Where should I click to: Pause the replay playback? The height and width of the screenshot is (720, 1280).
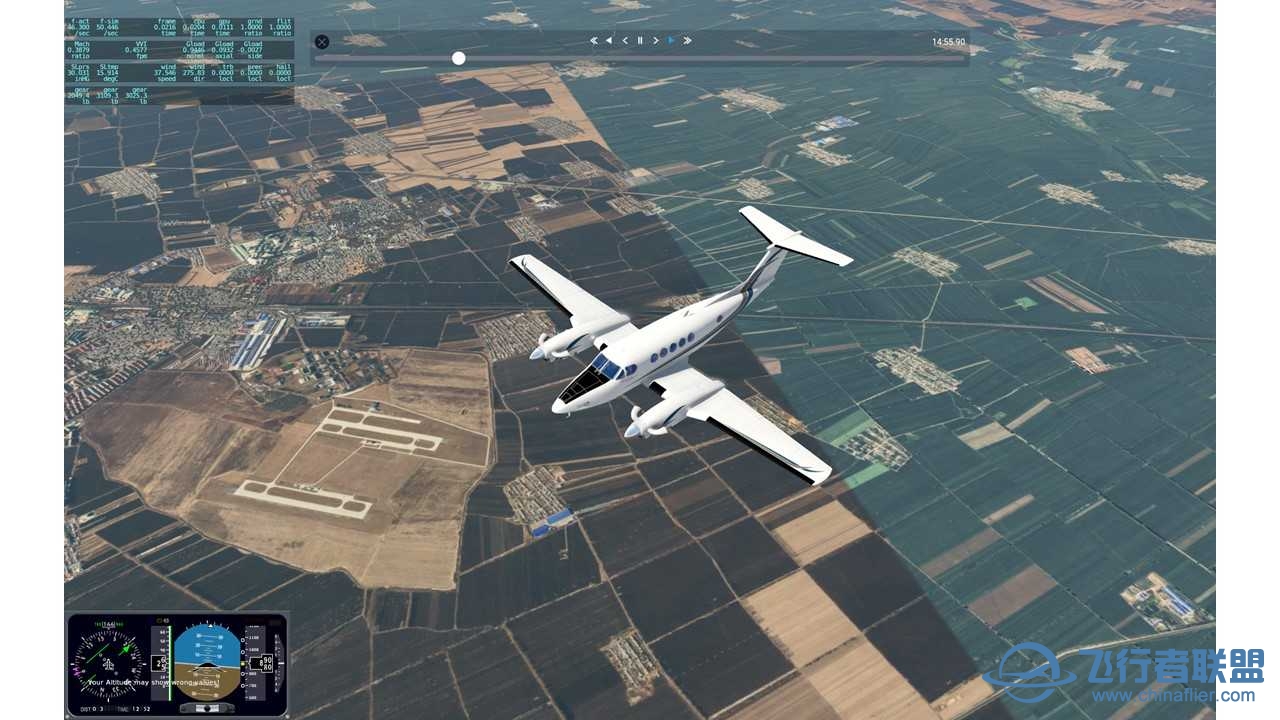coord(640,40)
